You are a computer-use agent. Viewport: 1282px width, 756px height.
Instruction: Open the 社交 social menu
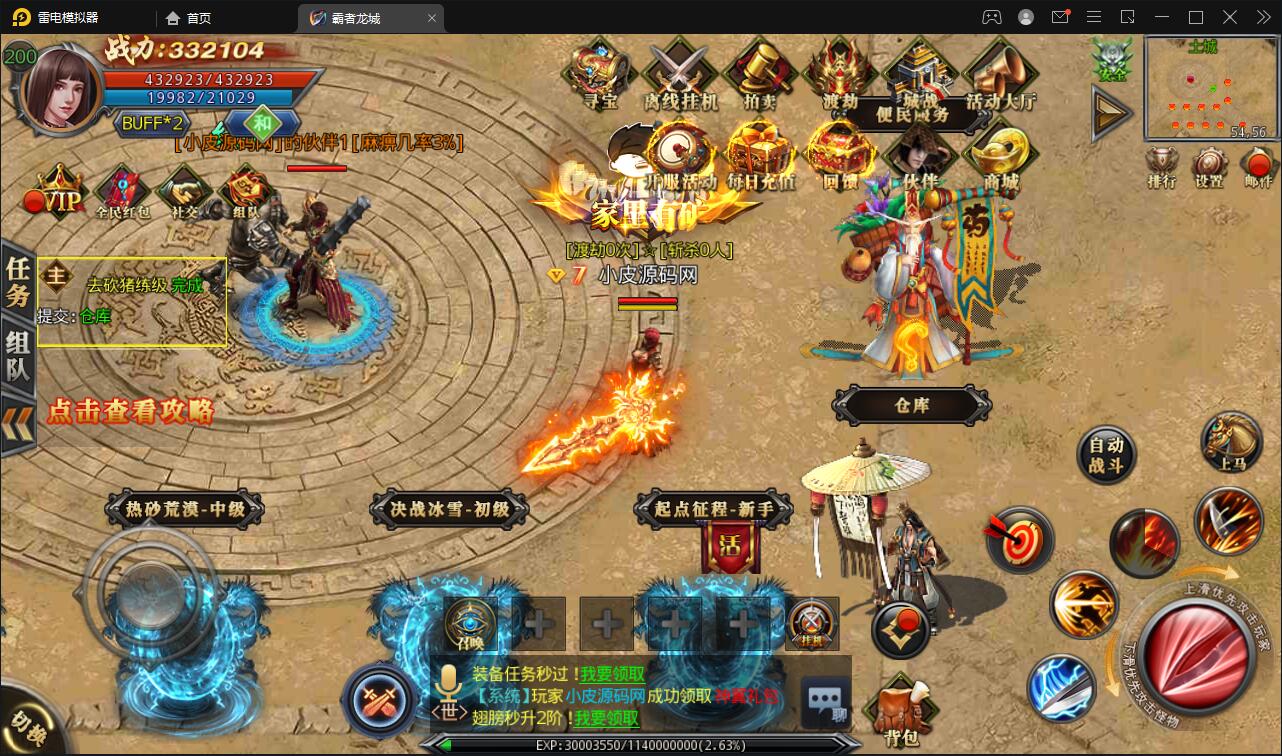click(184, 192)
